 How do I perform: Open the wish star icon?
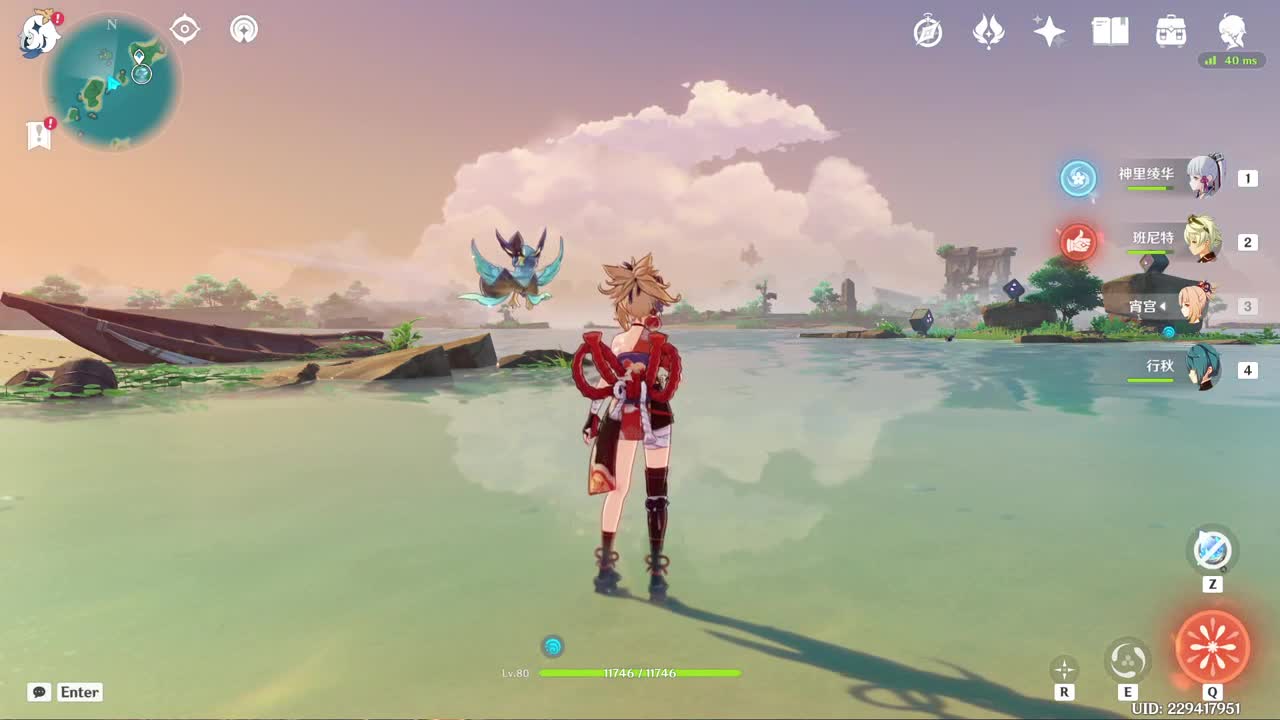1049,32
